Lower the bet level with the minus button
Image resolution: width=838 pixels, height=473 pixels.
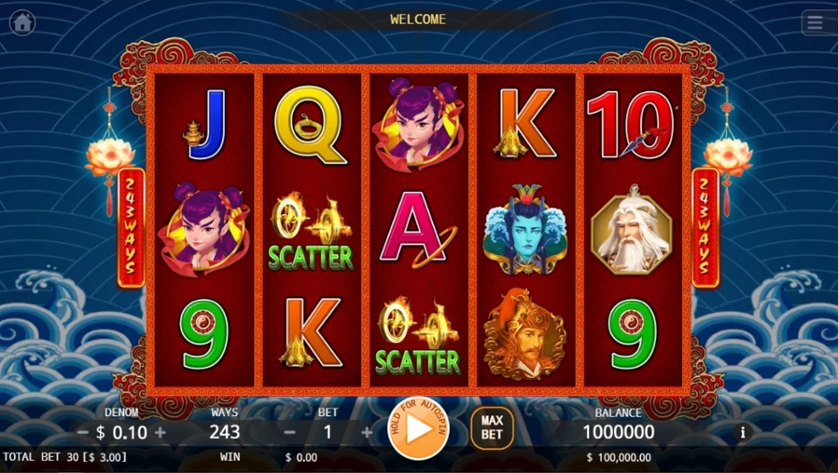click(290, 433)
